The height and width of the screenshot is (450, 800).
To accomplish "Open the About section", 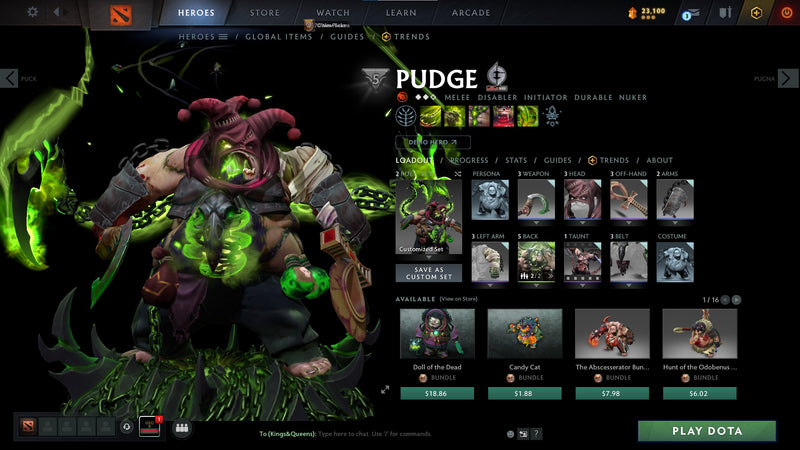I will (x=659, y=160).
